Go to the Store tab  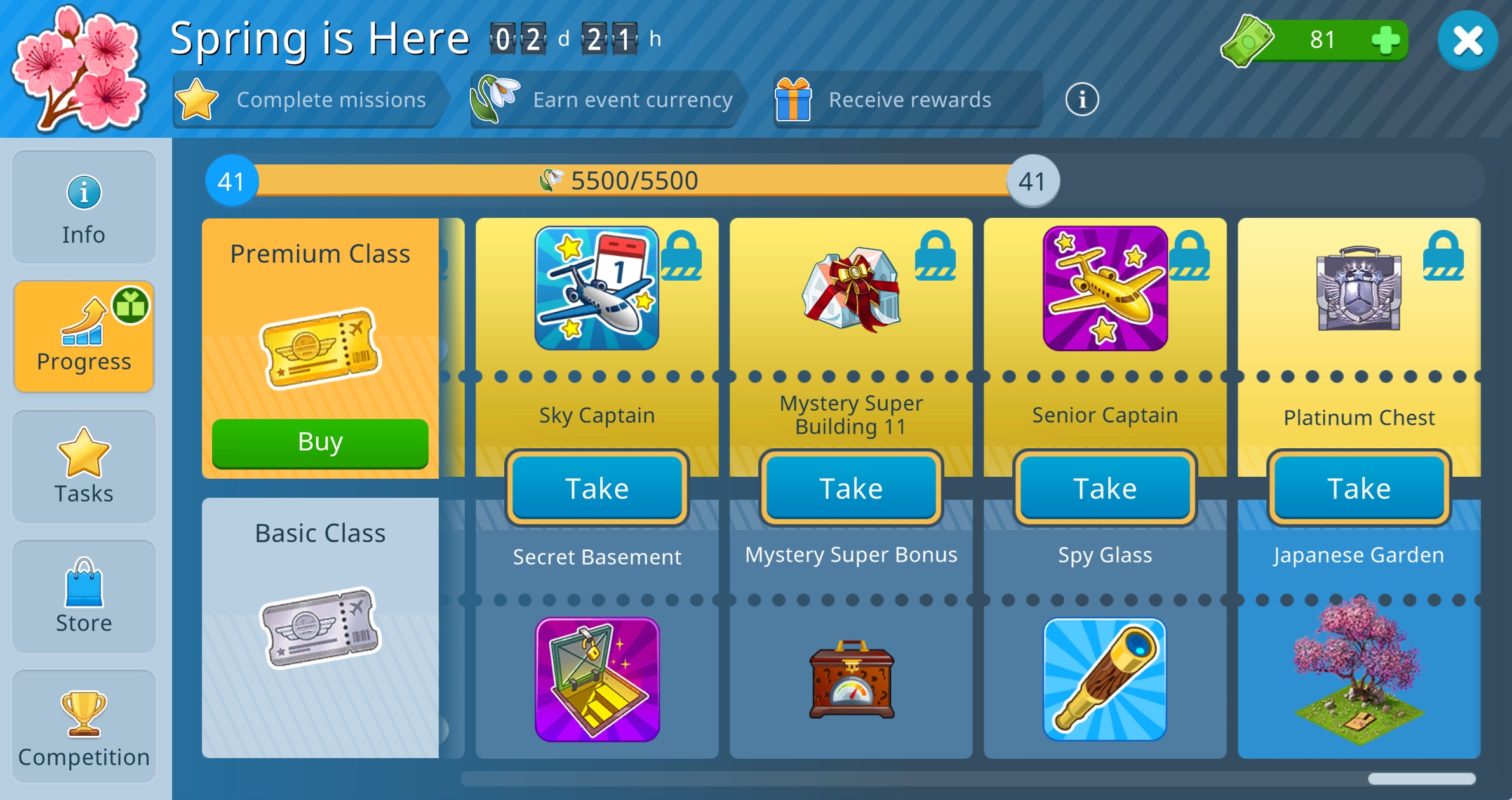pos(84,597)
